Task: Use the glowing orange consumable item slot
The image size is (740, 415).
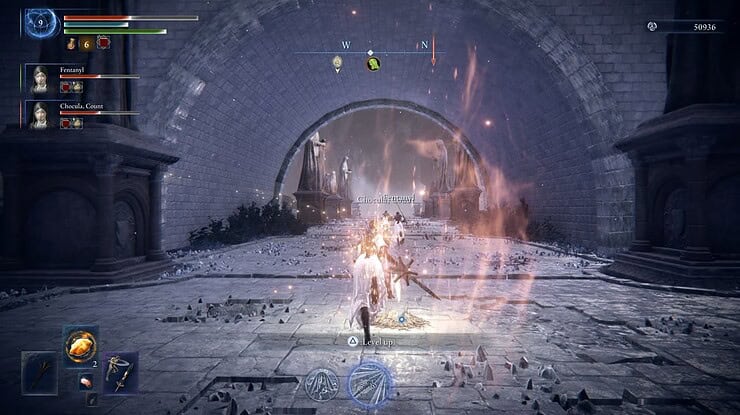Action: (x=81, y=346)
